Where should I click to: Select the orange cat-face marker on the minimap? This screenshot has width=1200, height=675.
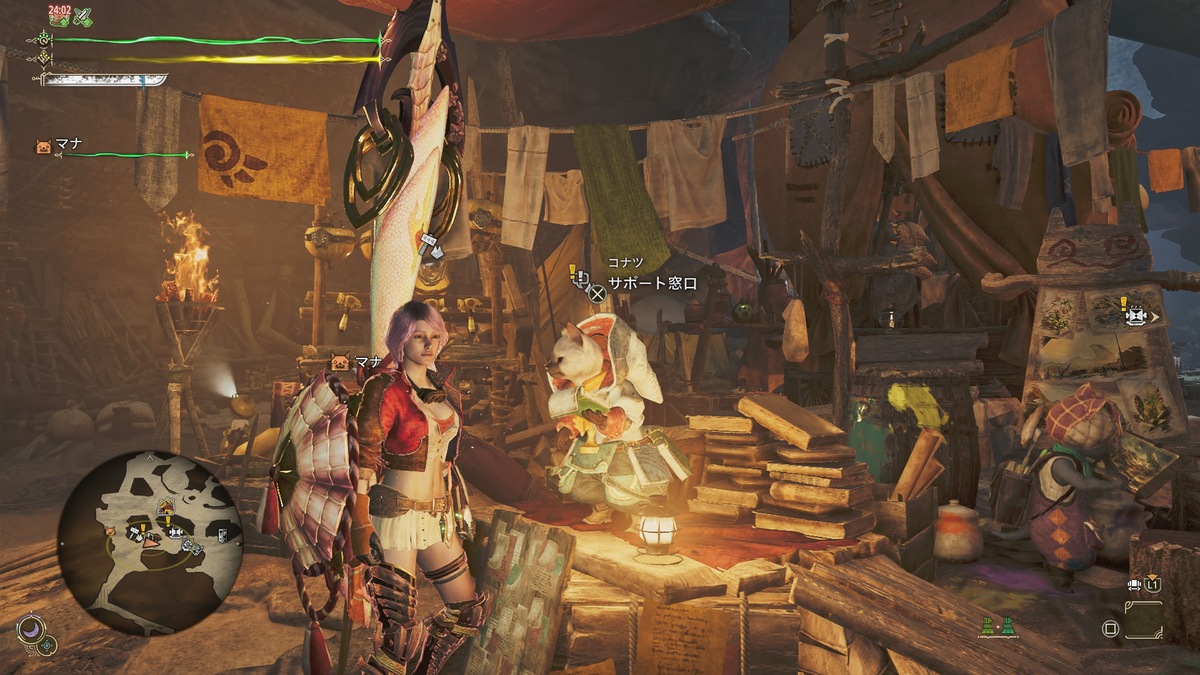pos(111,530)
